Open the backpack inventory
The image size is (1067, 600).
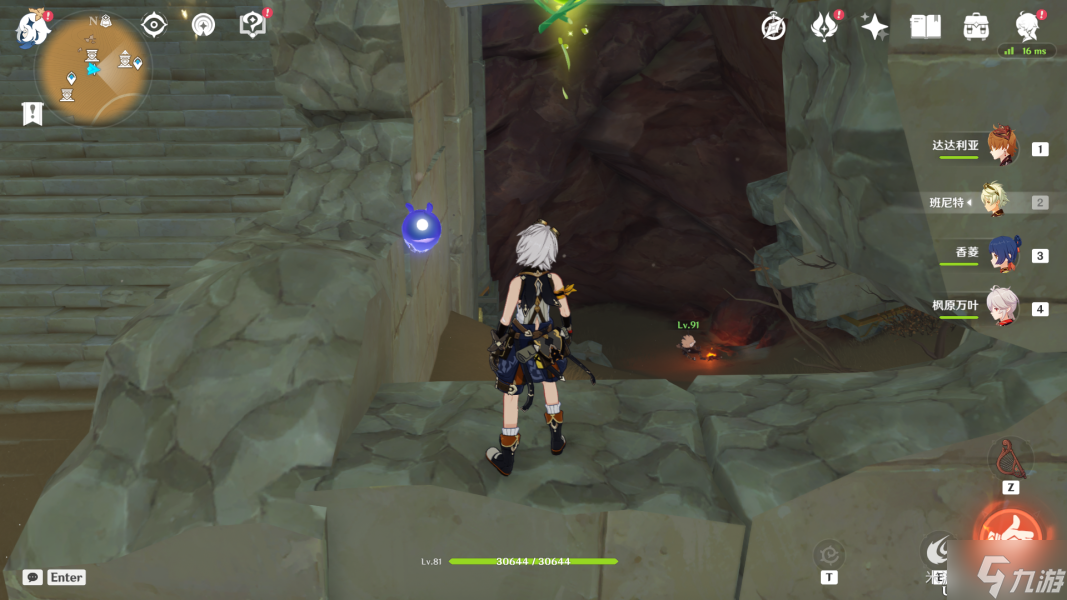pyautogui.click(x=976, y=27)
